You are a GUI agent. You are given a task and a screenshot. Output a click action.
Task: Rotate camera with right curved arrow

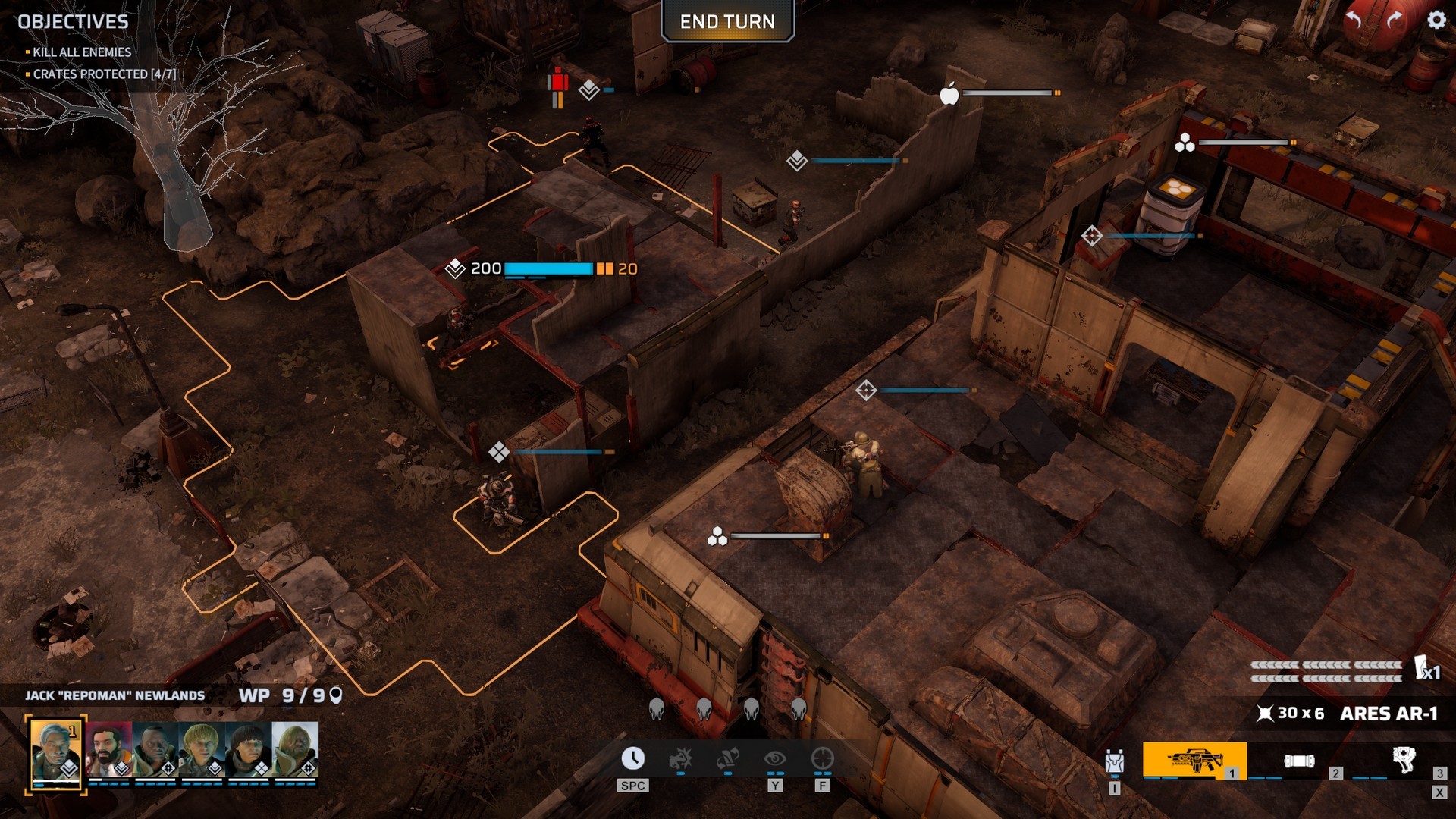1395,20
